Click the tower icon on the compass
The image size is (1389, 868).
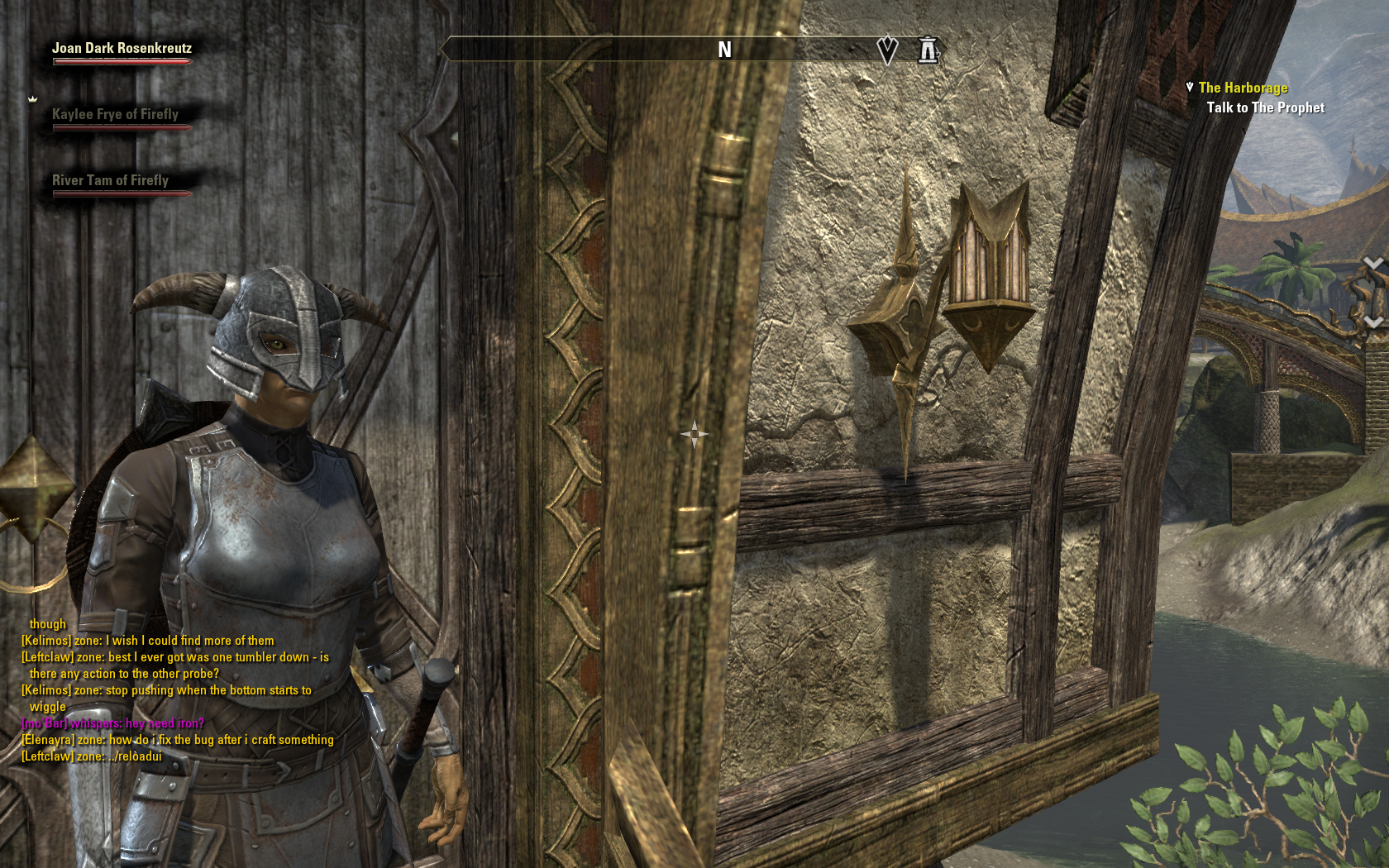tap(928, 50)
